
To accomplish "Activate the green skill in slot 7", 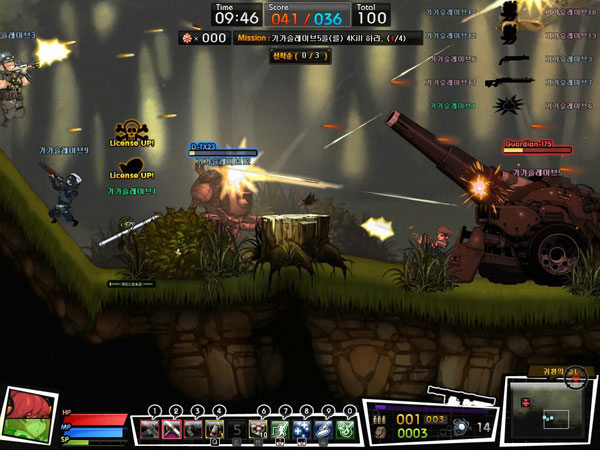I will 281,430.
